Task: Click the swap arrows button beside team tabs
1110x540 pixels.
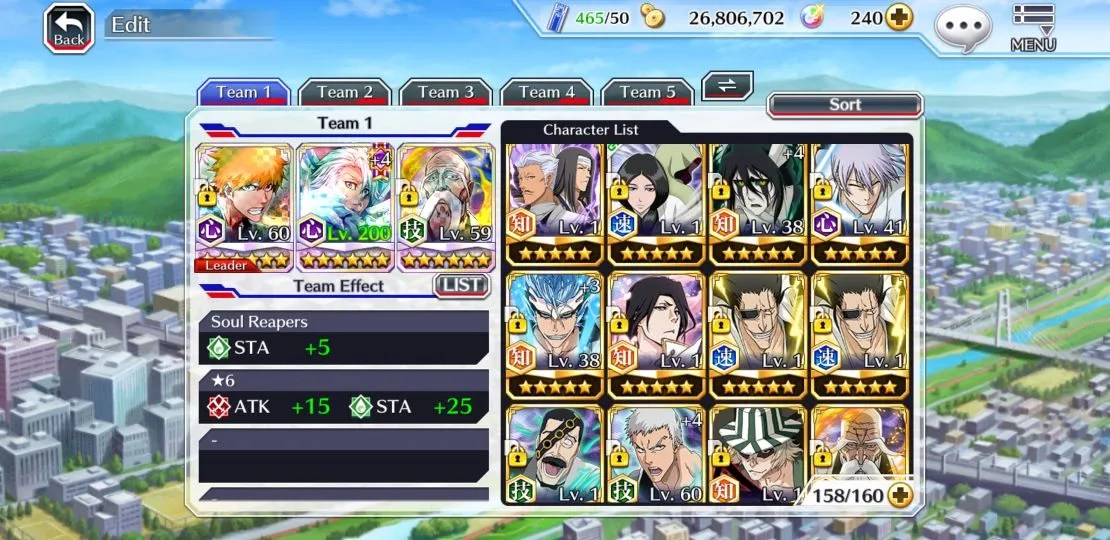Action: 727,86
